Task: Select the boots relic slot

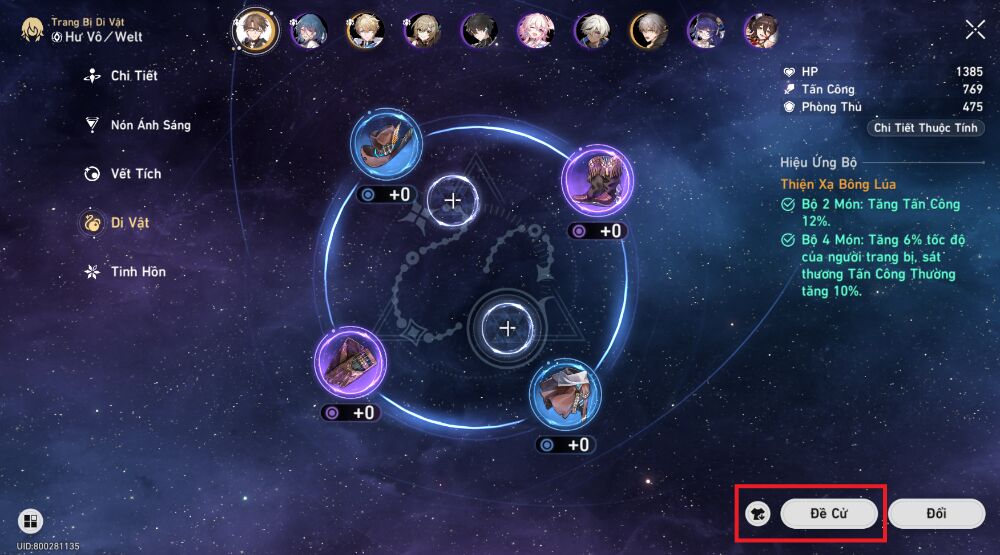Action: tap(597, 180)
